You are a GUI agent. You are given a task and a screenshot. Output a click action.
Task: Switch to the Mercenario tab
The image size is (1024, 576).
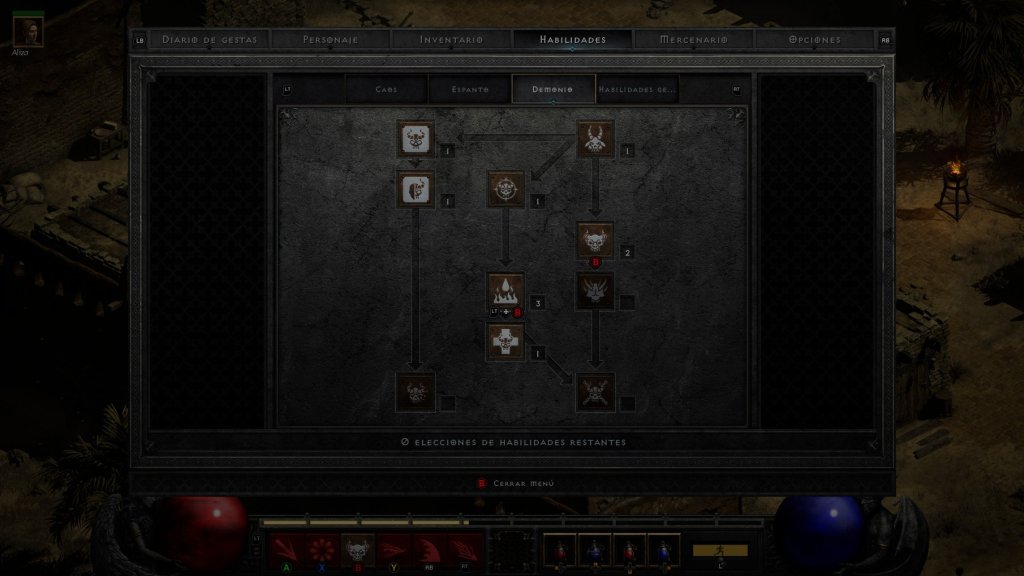point(694,40)
